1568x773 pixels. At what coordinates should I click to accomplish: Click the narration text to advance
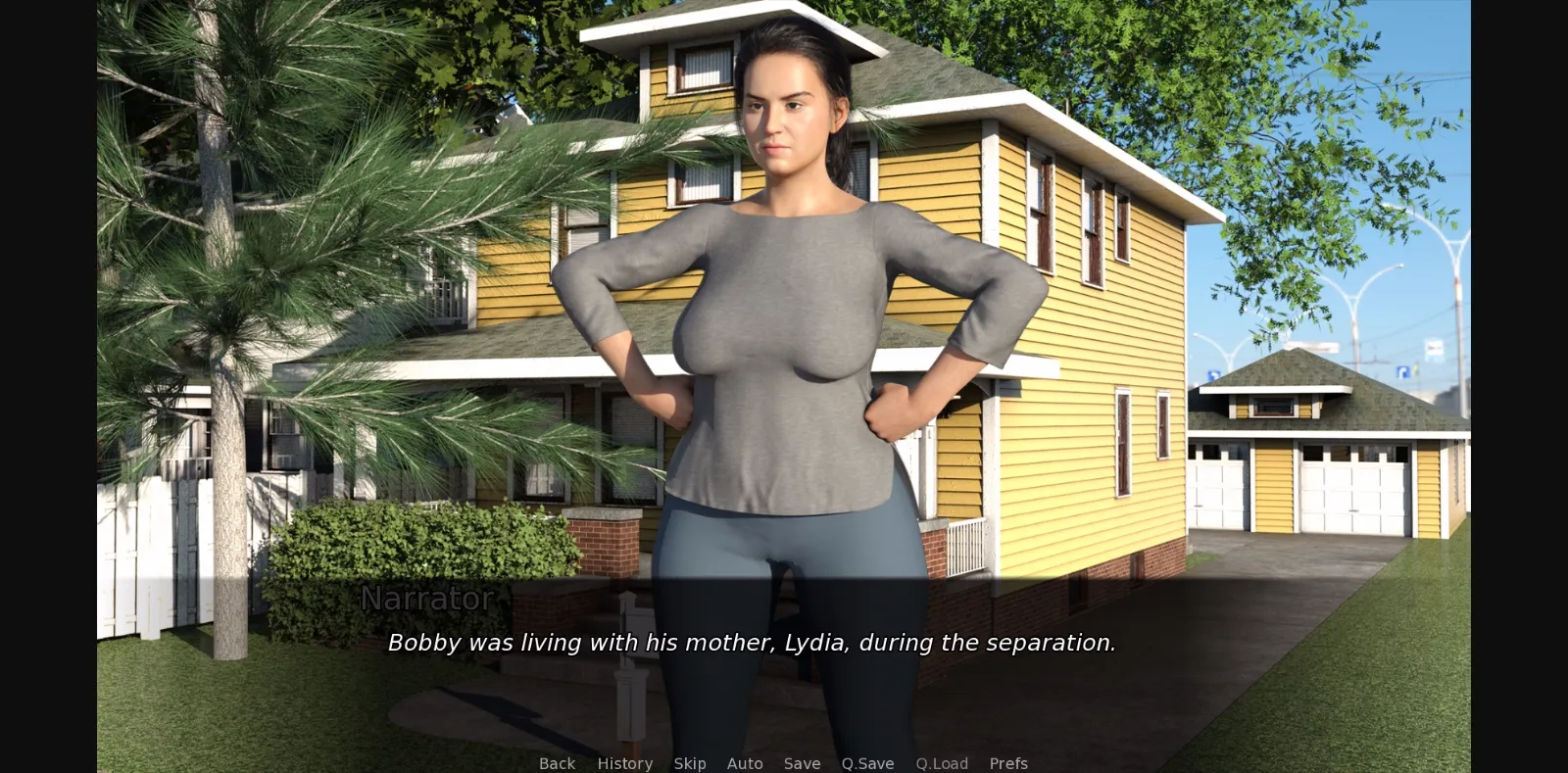tap(753, 644)
